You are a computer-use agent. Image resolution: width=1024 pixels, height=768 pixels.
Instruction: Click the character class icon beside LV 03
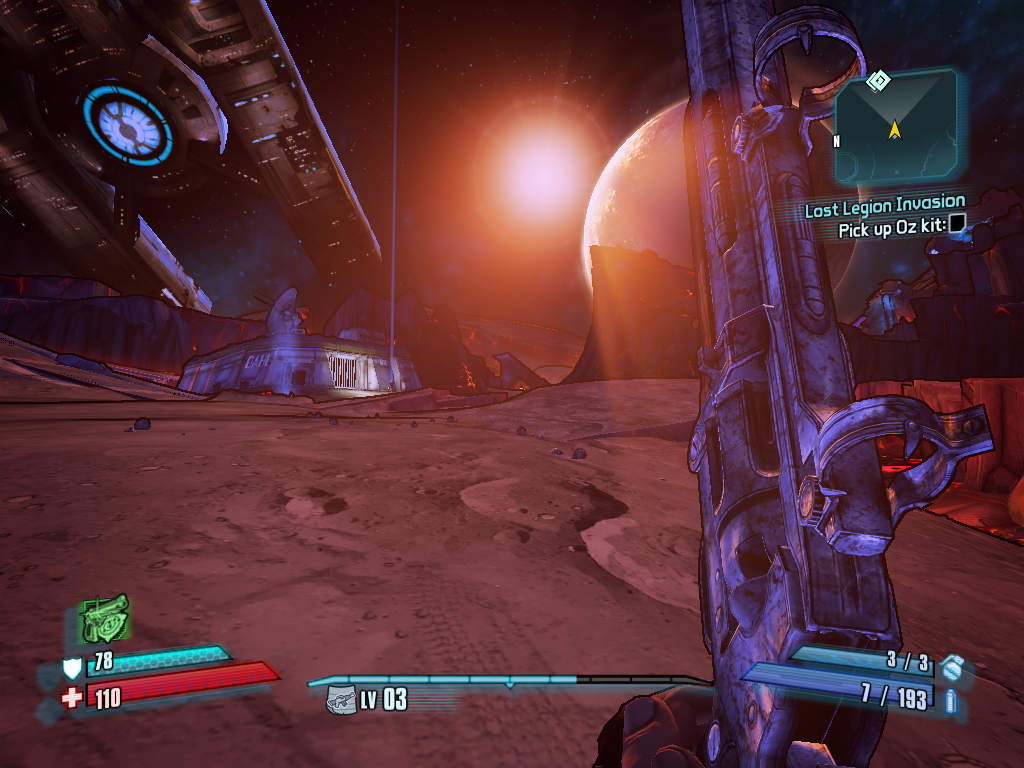tap(341, 699)
